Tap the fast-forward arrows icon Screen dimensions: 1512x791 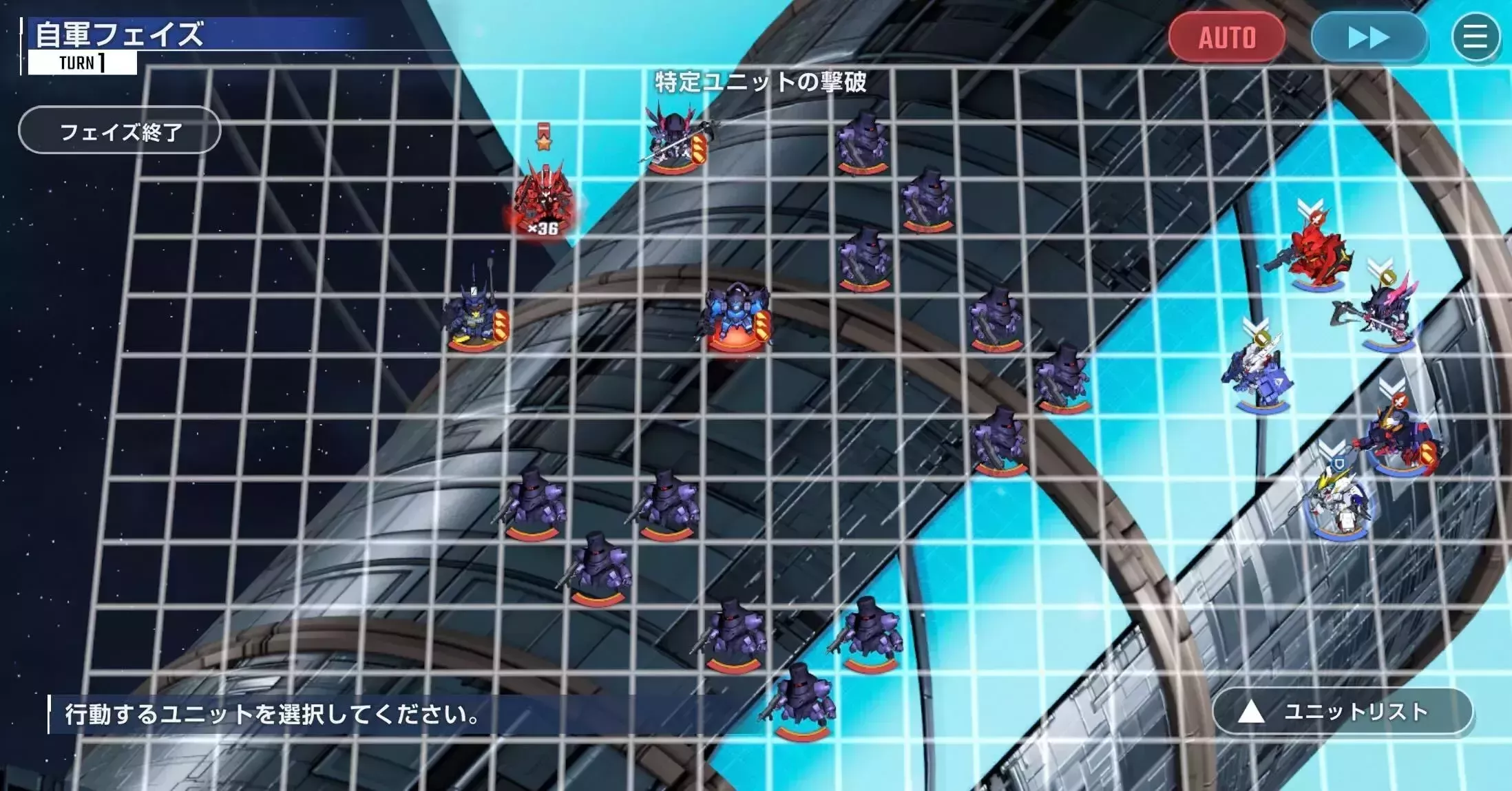[x=1369, y=38]
